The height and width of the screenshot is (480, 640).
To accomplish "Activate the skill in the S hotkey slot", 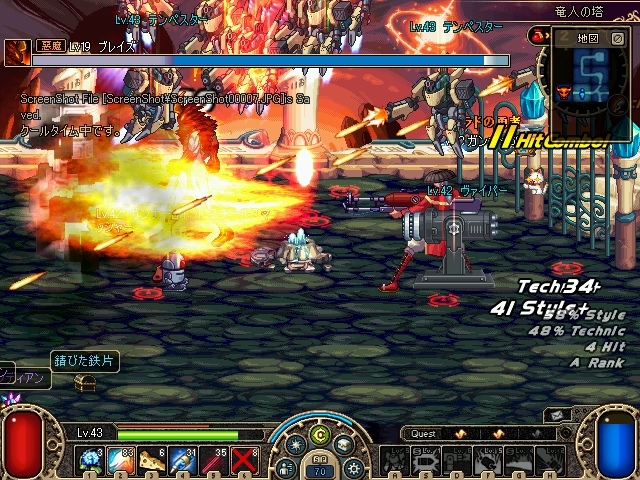I will [426, 459].
